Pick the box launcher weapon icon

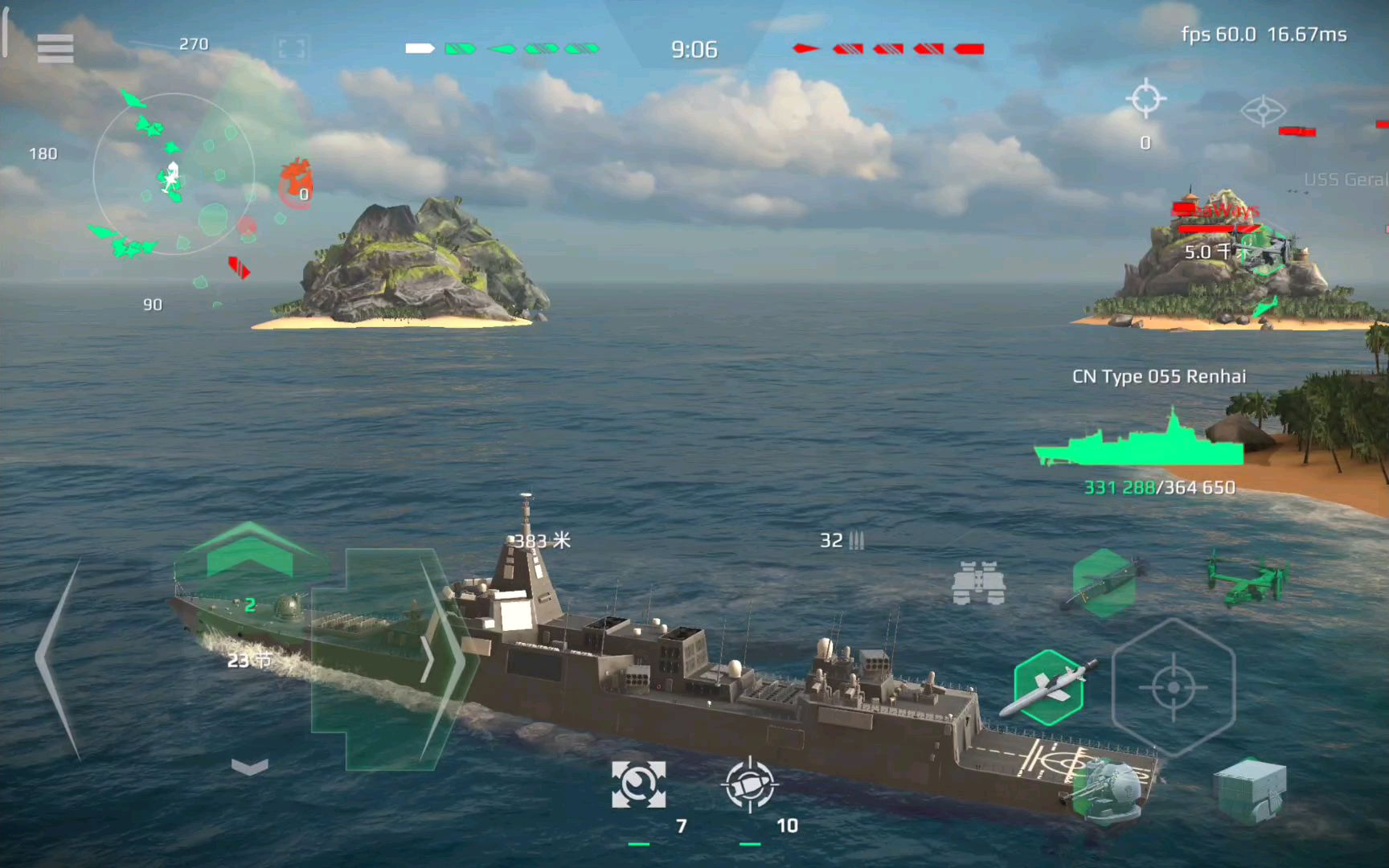coord(1249,790)
